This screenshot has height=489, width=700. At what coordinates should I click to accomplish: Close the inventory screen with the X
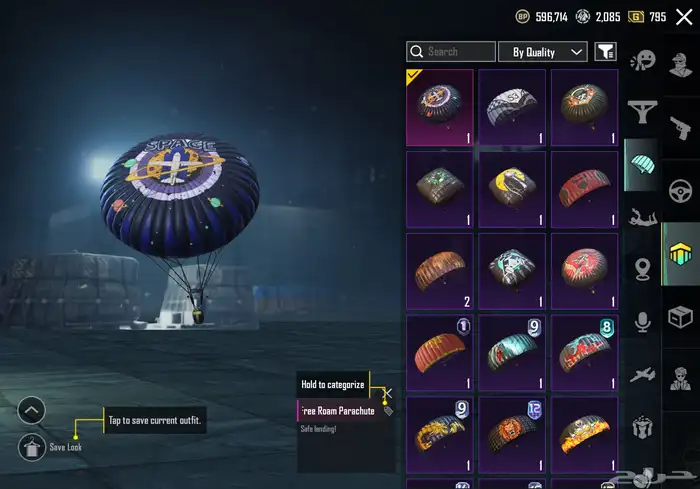(x=684, y=17)
